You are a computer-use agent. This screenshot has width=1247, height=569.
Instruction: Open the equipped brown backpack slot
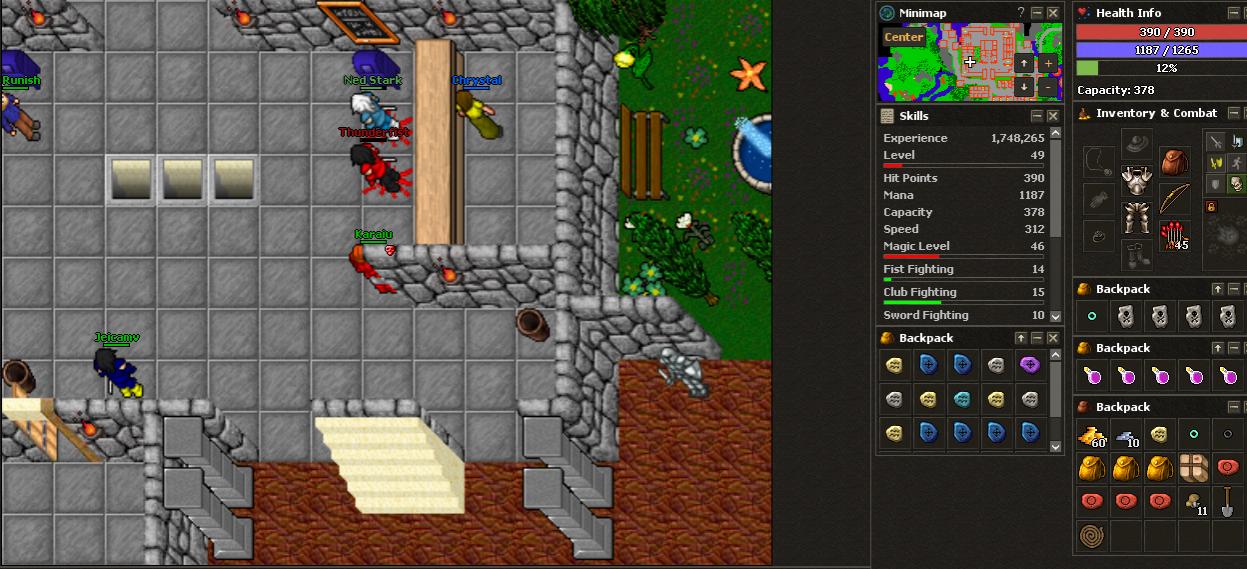click(1174, 161)
